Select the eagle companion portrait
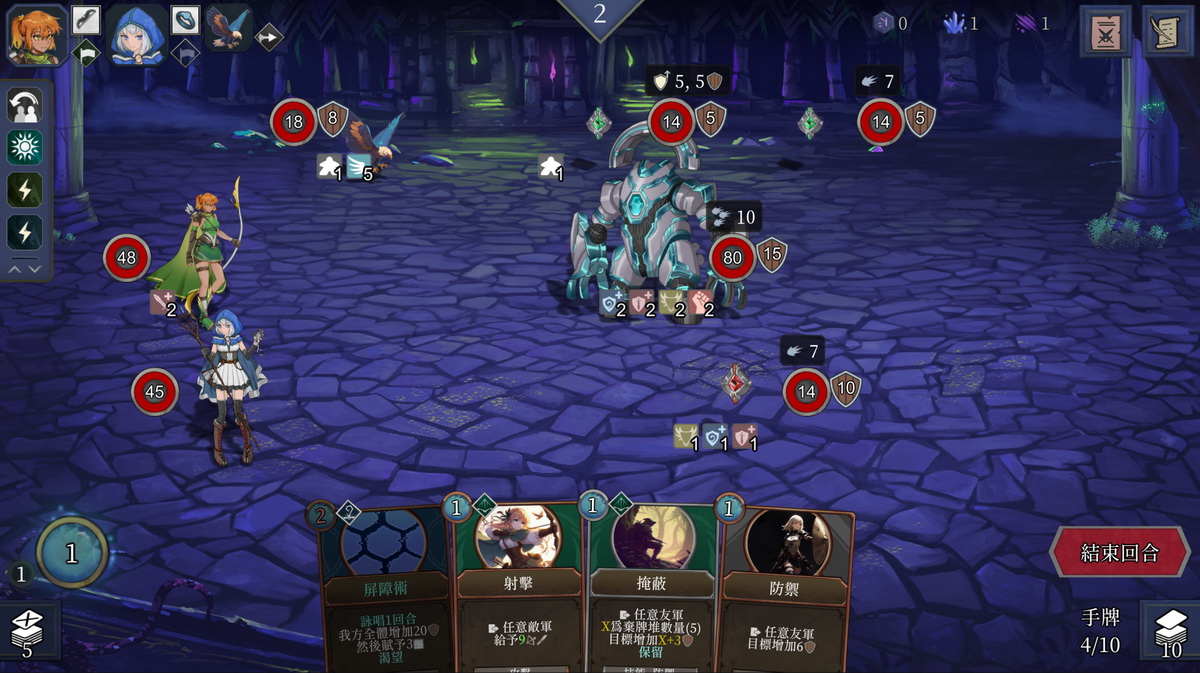This screenshot has width=1200, height=673. tap(229, 28)
